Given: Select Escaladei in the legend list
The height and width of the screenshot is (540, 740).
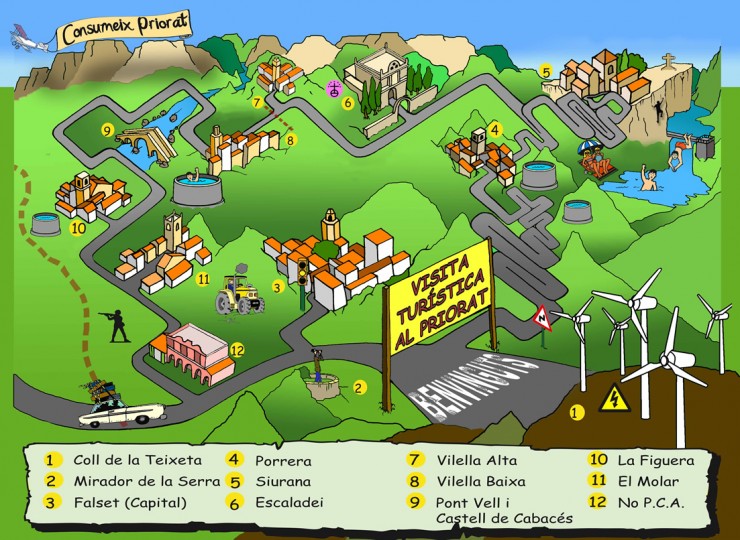Looking at the screenshot, I should click(x=288, y=503).
